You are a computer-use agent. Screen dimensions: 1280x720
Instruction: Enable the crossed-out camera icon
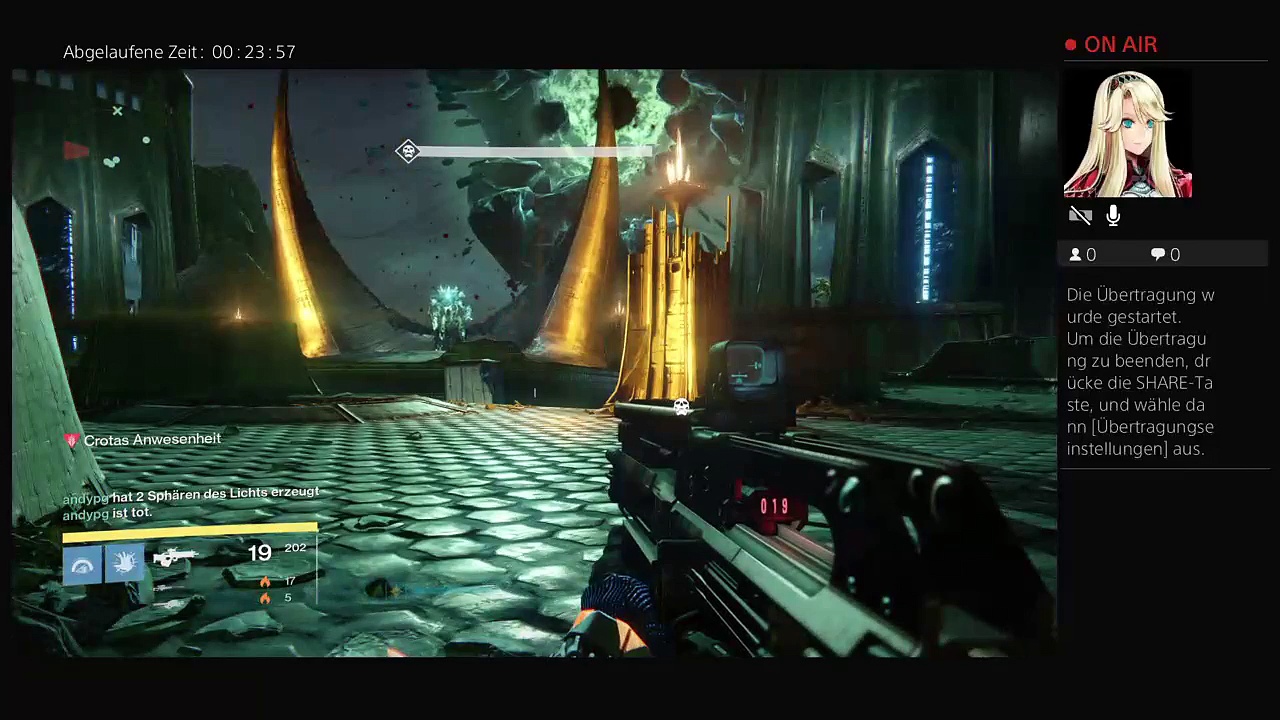[x=1079, y=216]
